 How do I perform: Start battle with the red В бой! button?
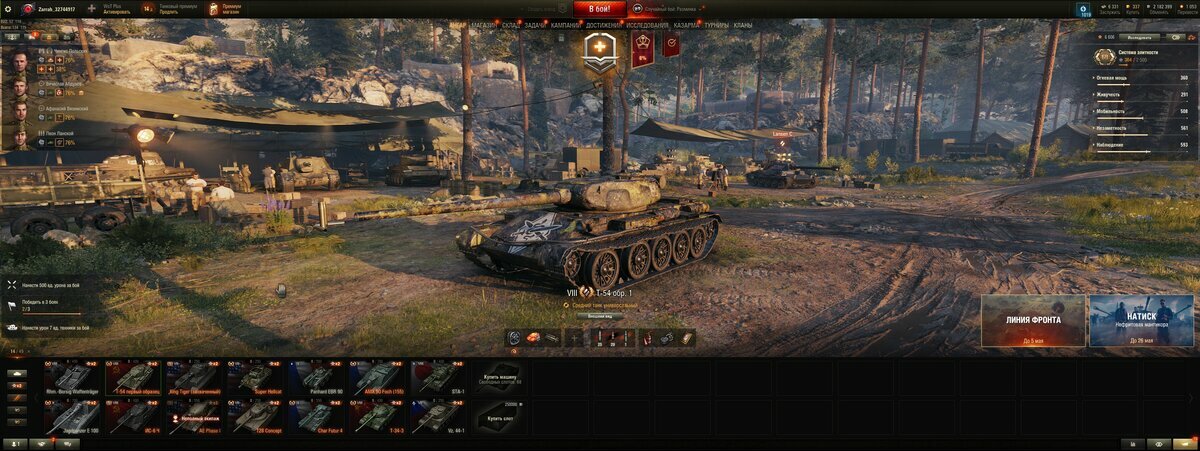click(599, 9)
